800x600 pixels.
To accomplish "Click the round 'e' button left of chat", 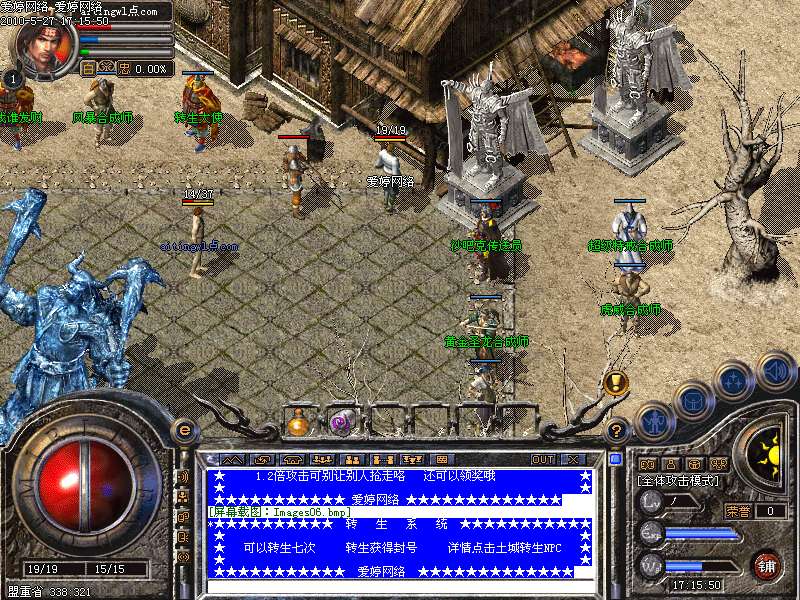I will click(183, 430).
